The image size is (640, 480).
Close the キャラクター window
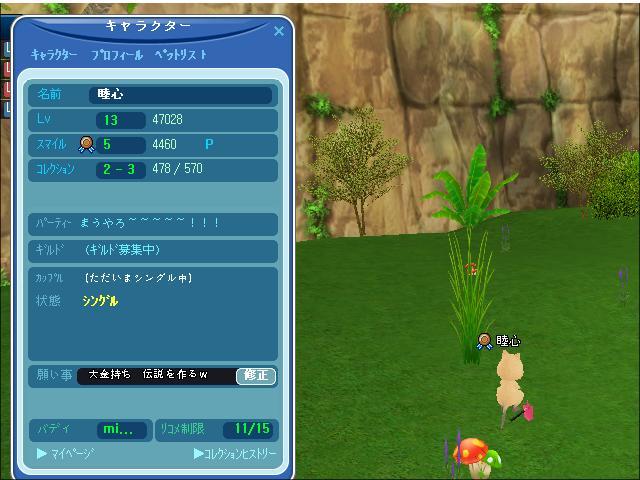click(x=279, y=31)
